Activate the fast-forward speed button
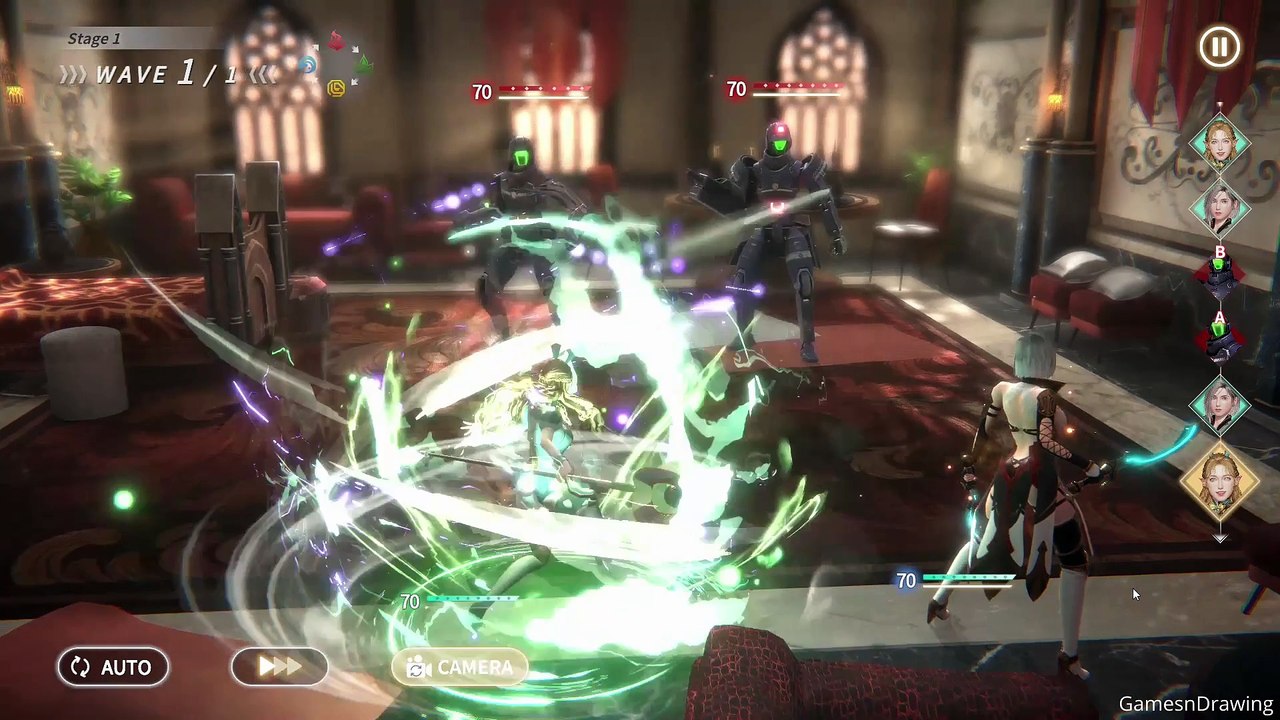The width and height of the screenshot is (1280, 720). [x=279, y=667]
